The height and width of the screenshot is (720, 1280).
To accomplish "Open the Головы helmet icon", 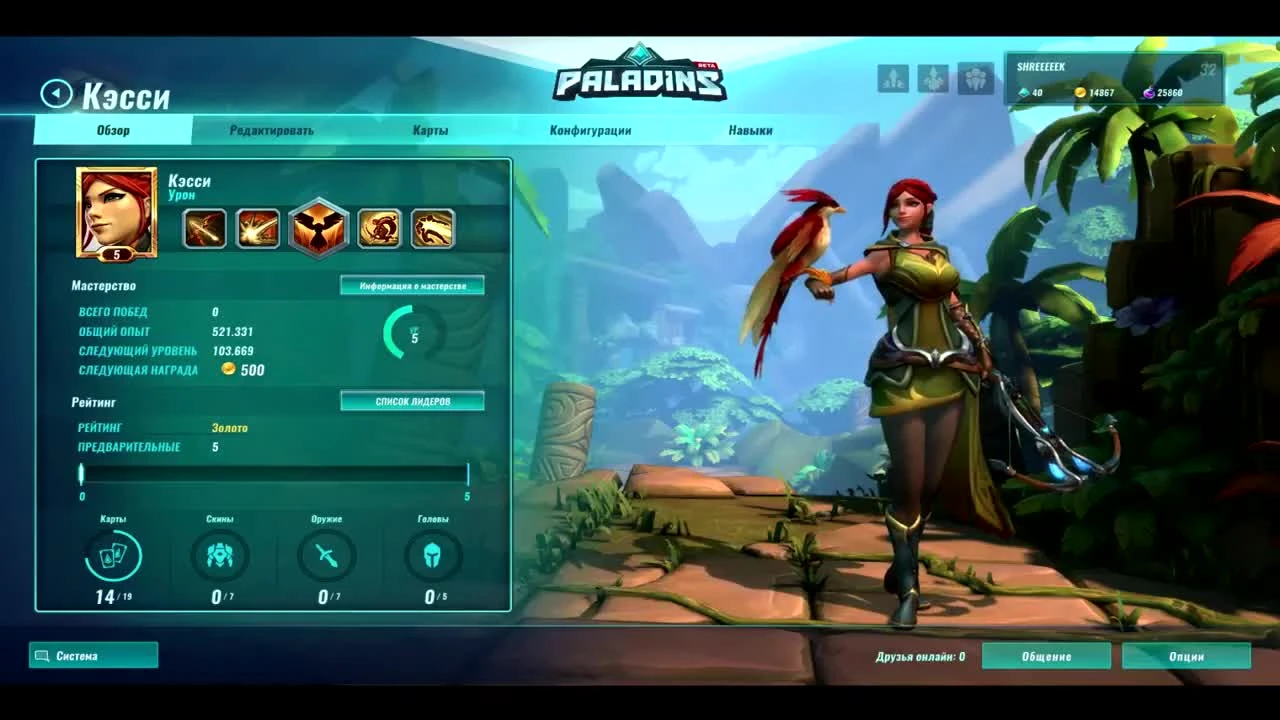I will [x=431, y=556].
